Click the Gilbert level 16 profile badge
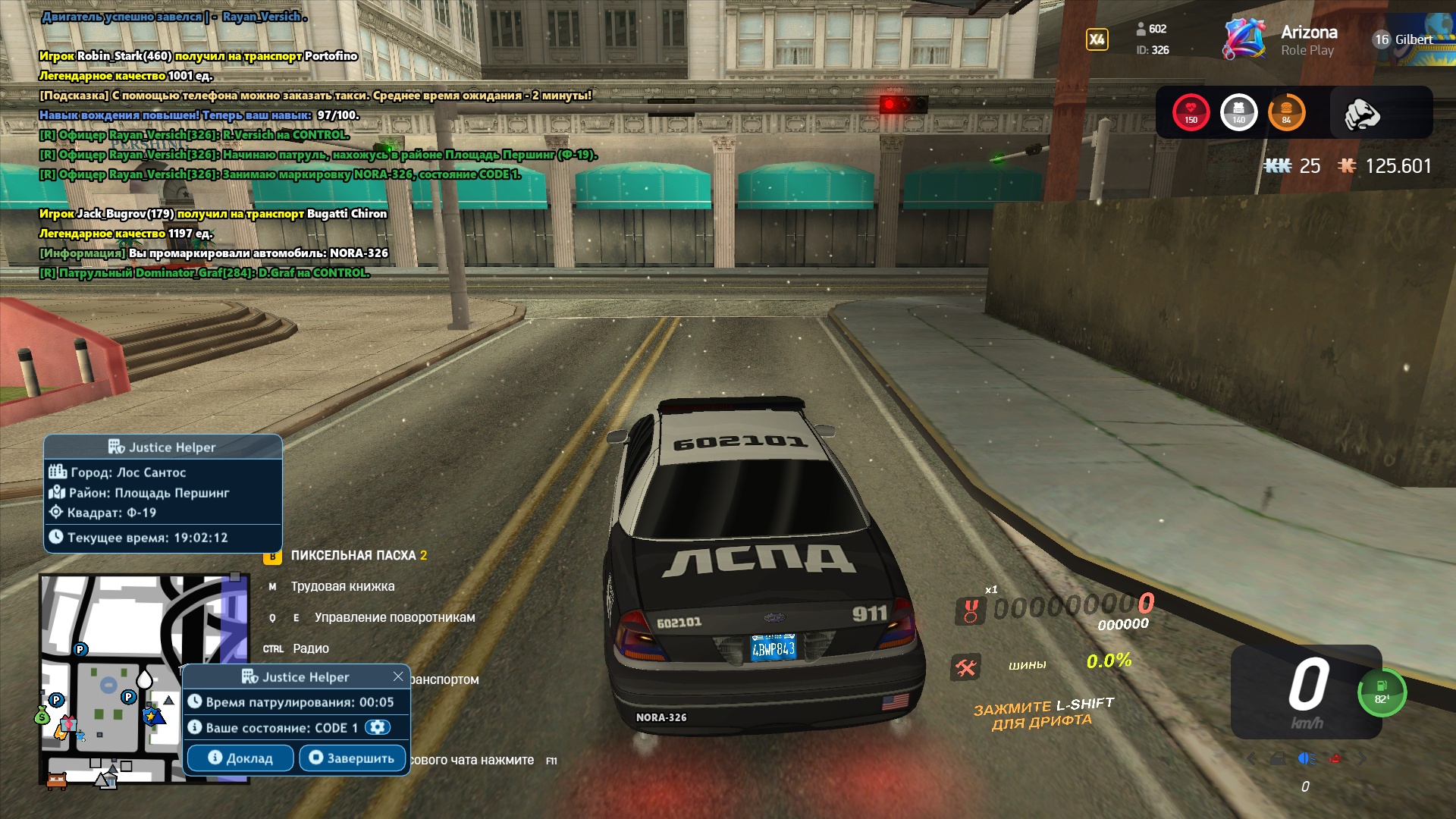 coord(1403,39)
